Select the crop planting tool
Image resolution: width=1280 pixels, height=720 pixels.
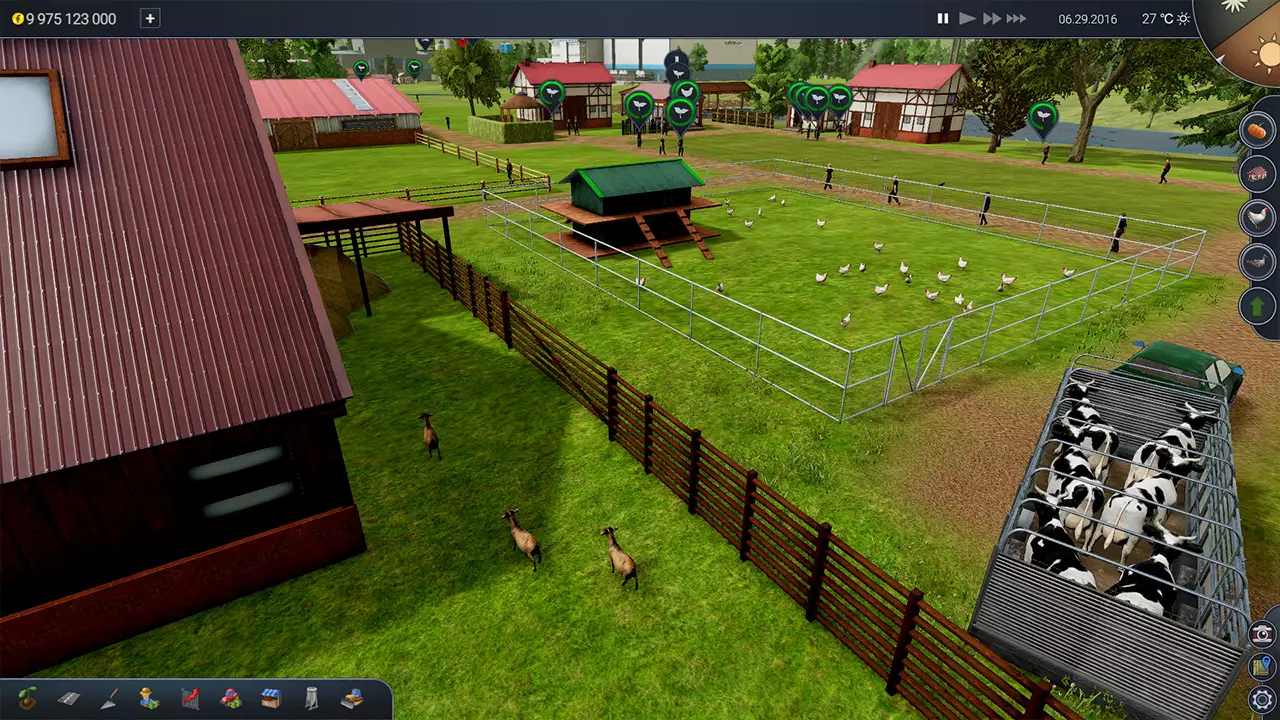coord(28,700)
